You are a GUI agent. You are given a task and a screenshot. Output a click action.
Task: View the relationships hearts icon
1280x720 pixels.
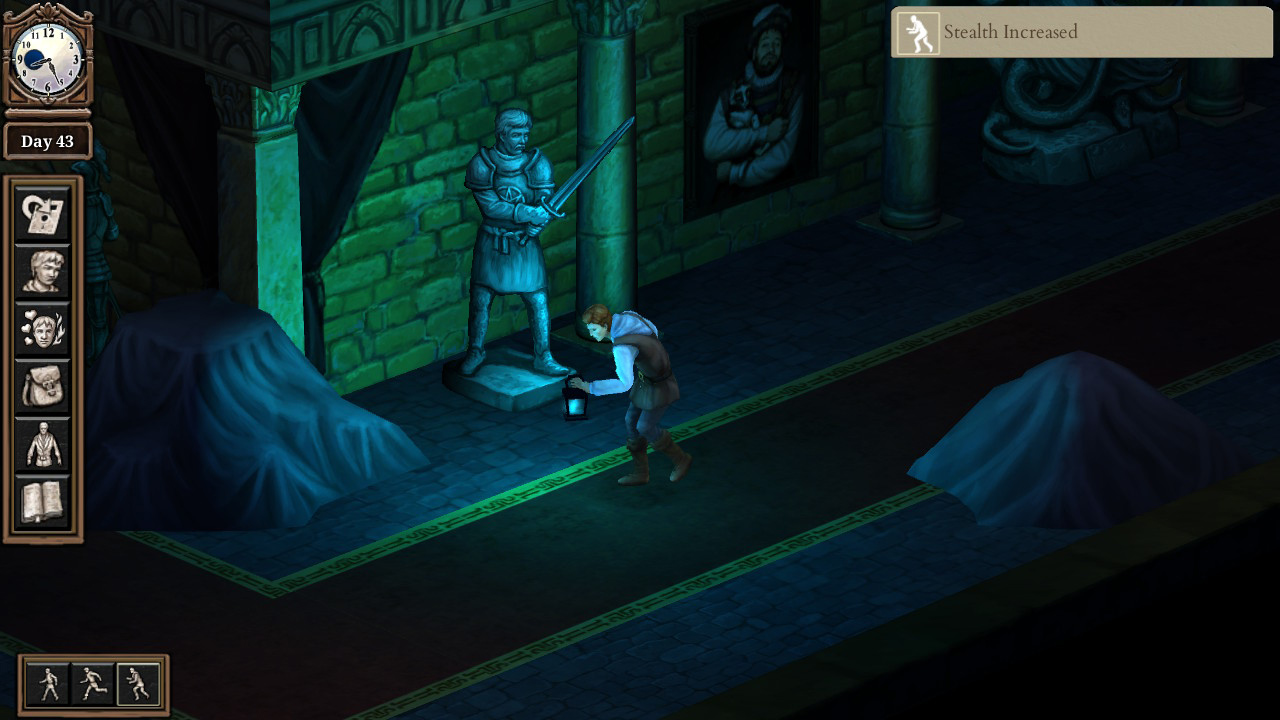pos(41,329)
